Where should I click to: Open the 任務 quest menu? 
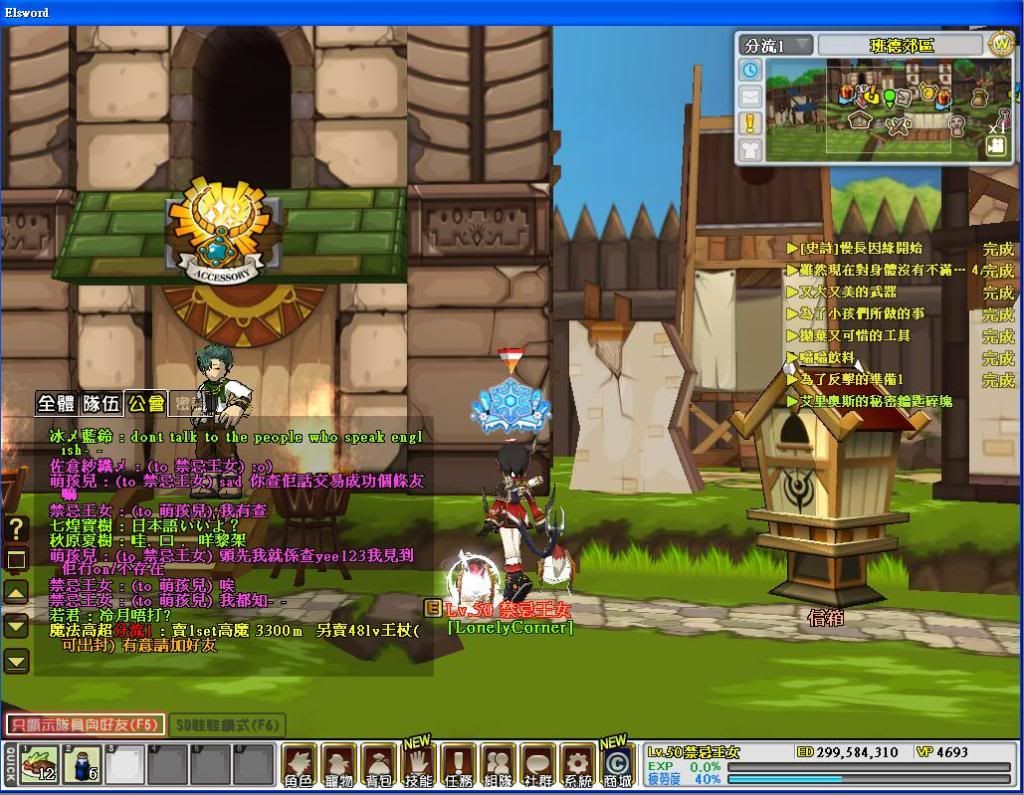click(x=458, y=765)
